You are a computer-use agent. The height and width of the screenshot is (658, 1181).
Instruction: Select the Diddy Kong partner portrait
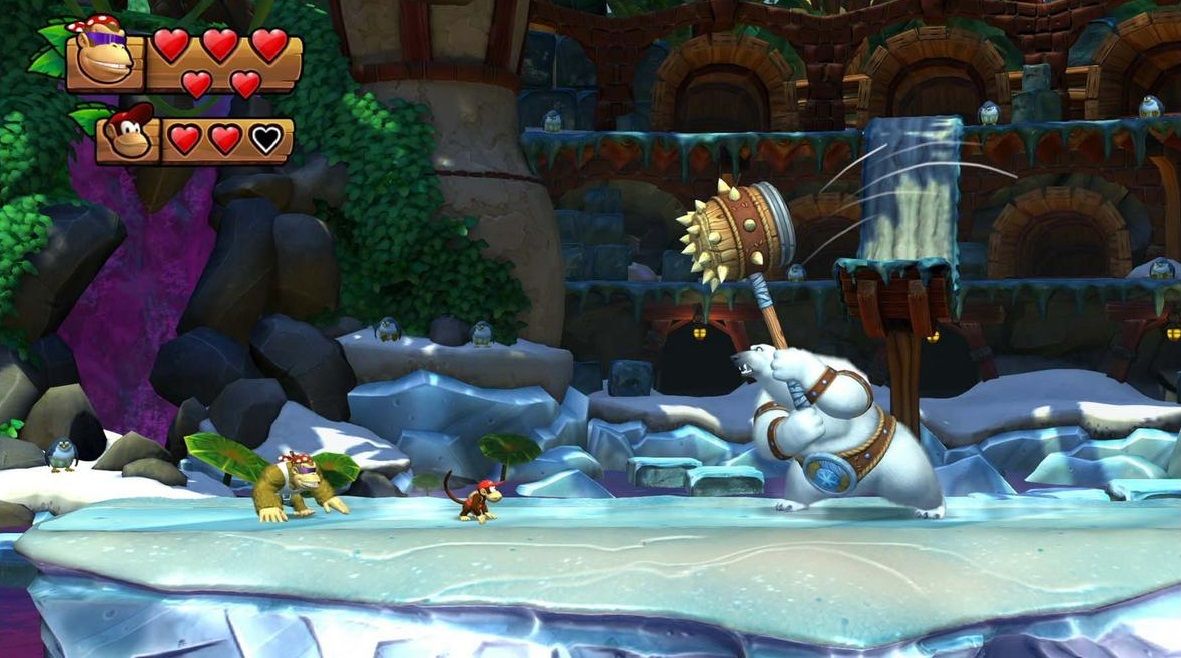click(x=128, y=136)
